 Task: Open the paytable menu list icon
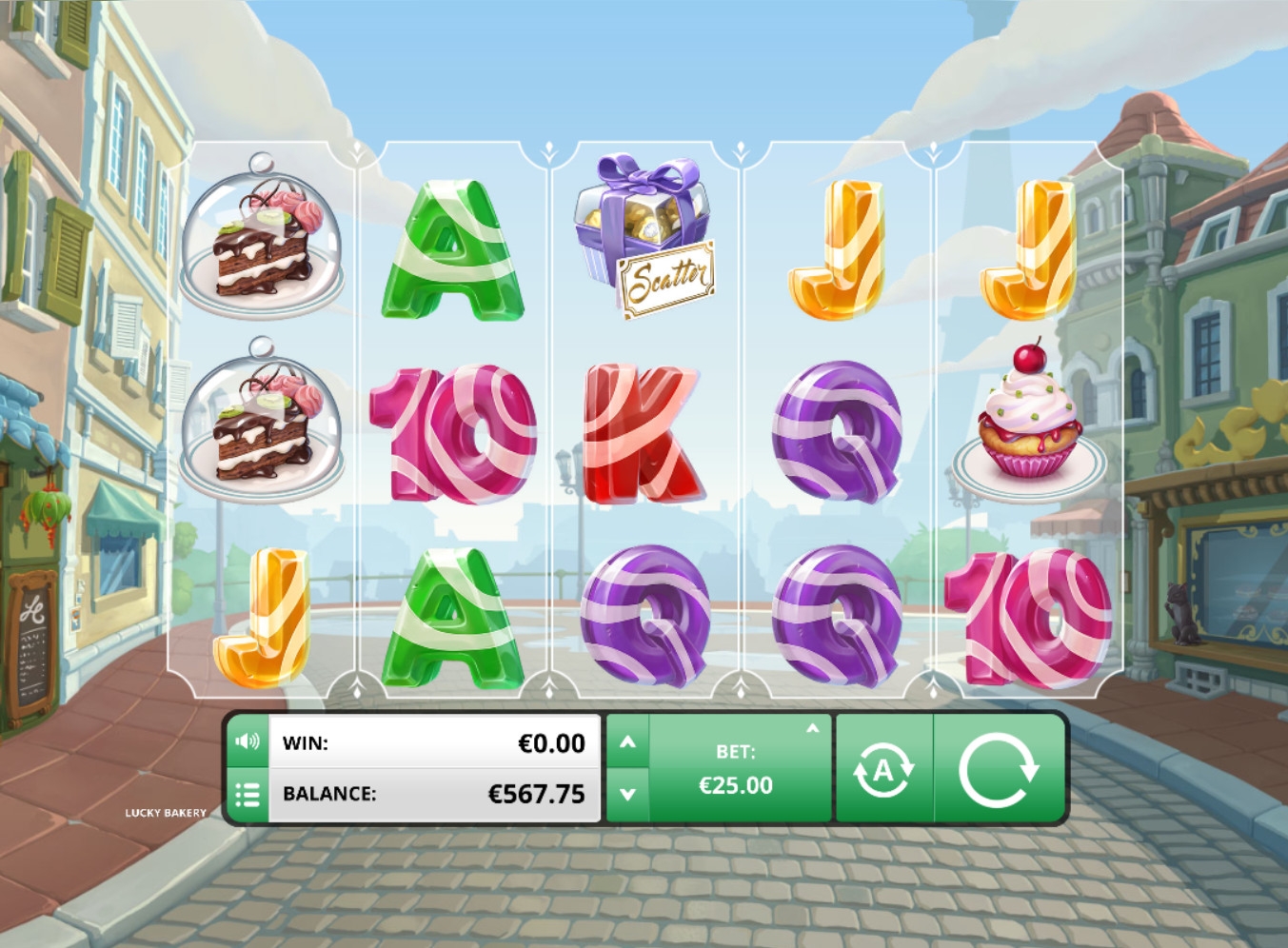point(248,794)
